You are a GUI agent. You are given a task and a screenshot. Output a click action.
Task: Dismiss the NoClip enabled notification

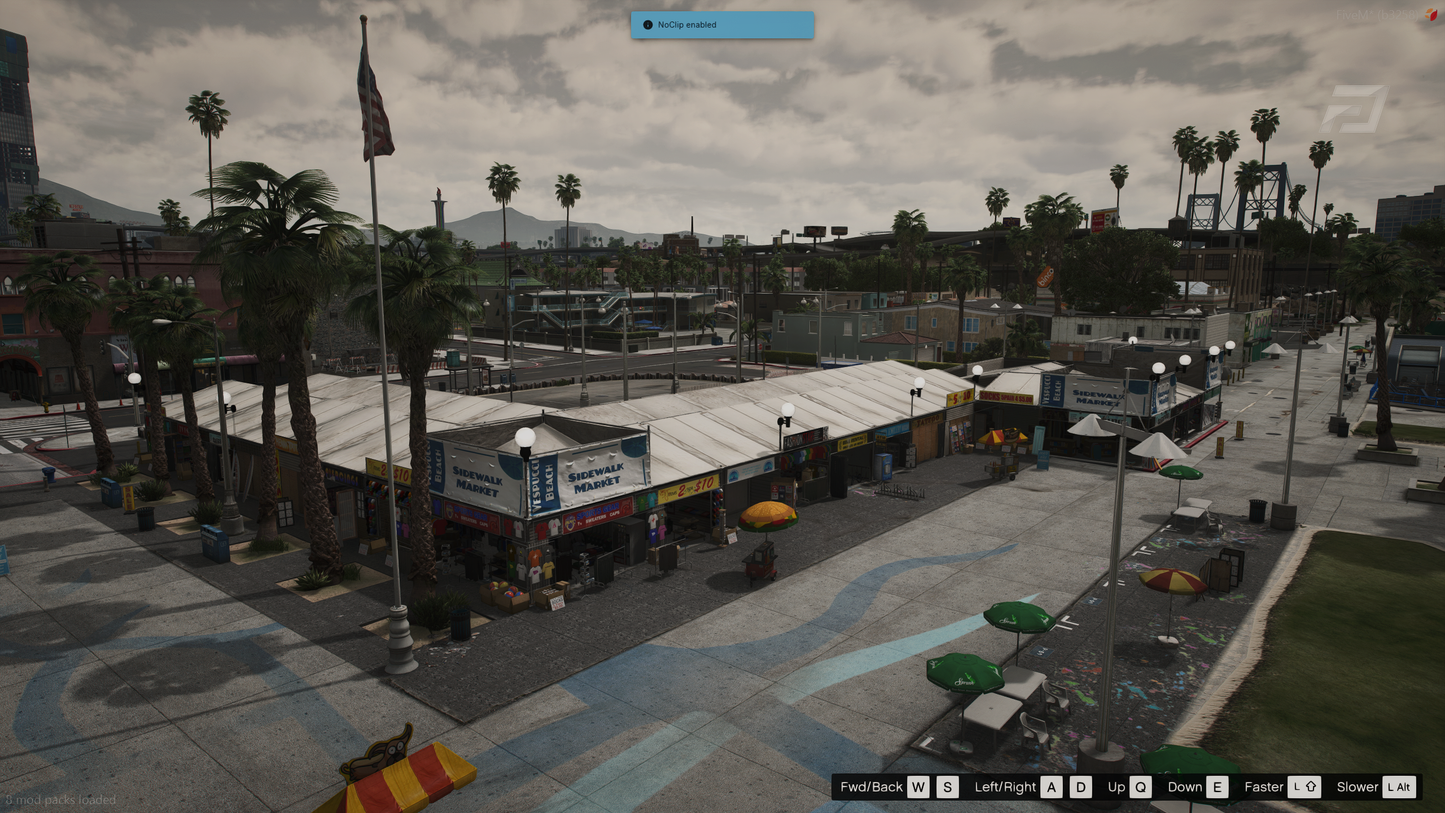[x=721, y=25]
